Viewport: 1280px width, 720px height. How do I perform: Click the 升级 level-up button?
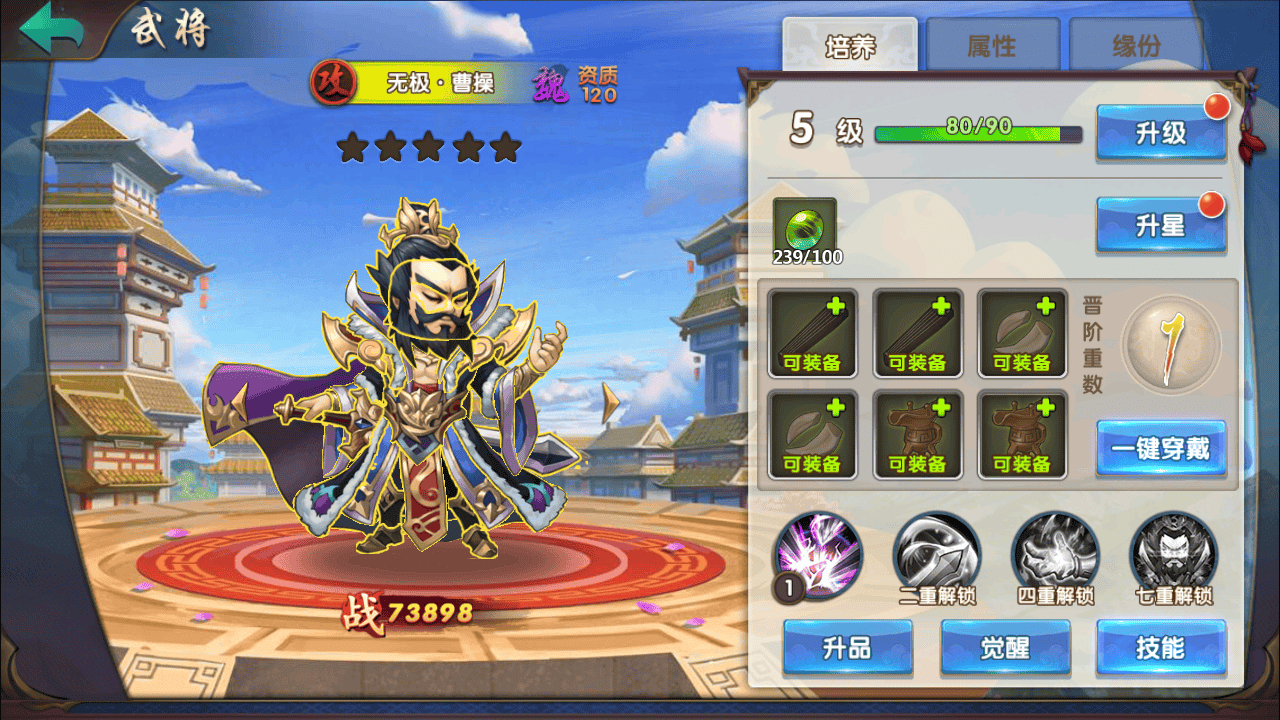tap(1161, 133)
